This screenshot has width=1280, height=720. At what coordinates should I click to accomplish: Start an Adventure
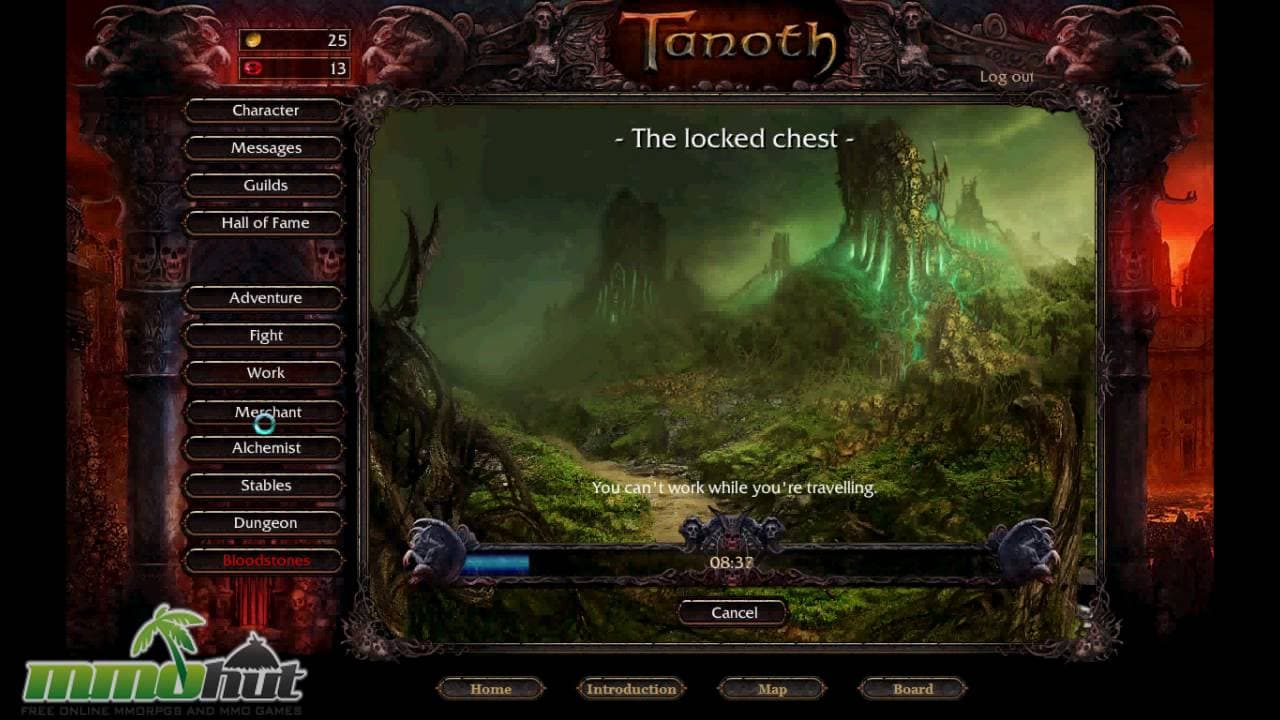point(263,297)
